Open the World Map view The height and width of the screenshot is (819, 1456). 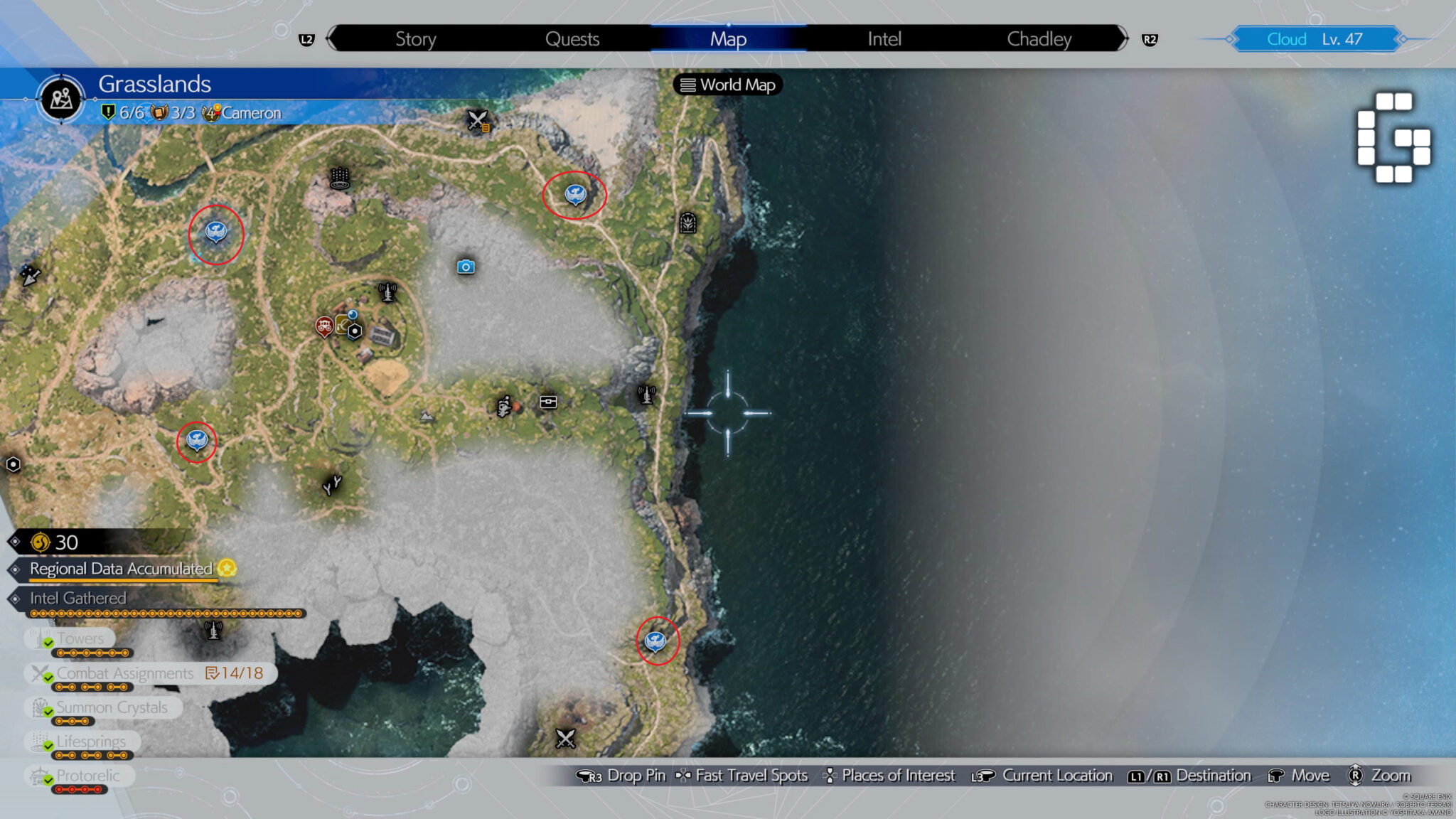tap(729, 85)
